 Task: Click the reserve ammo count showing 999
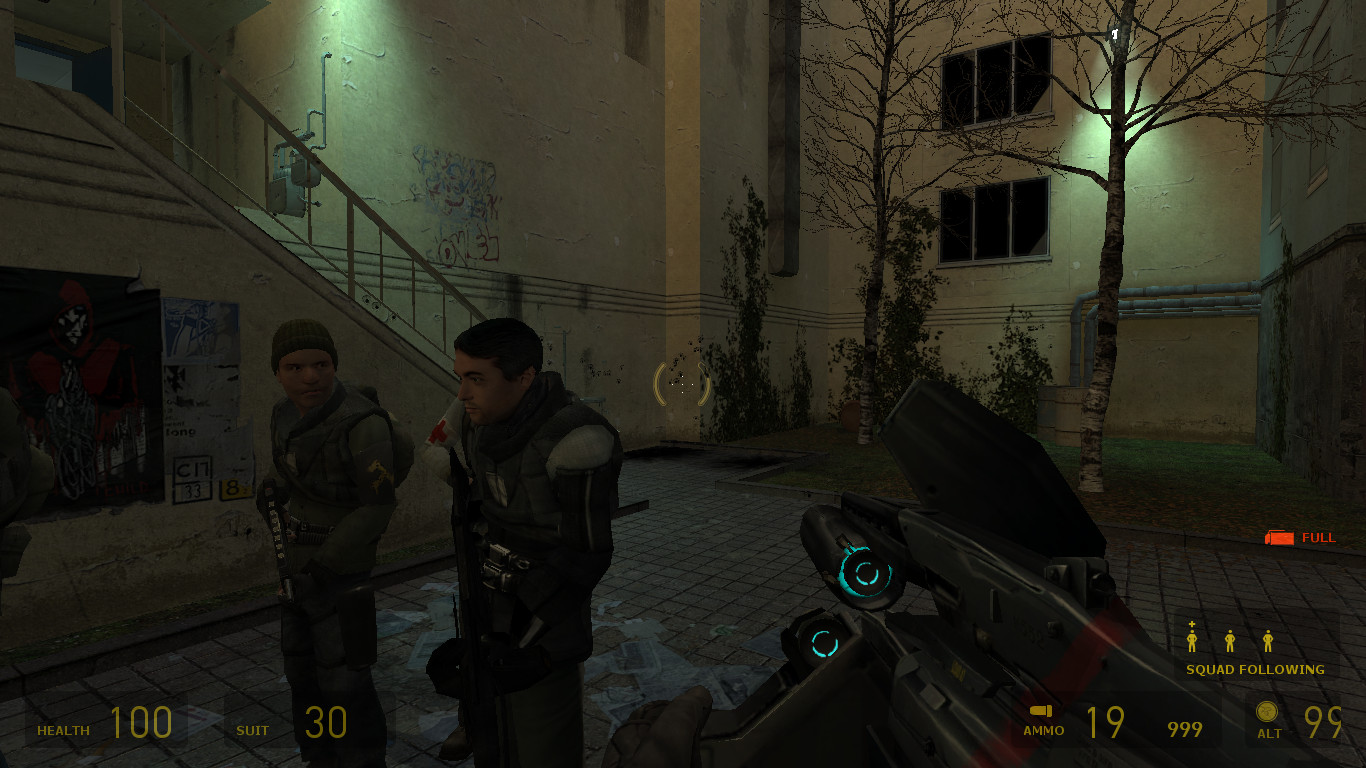pyautogui.click(x=1185, y=729)
